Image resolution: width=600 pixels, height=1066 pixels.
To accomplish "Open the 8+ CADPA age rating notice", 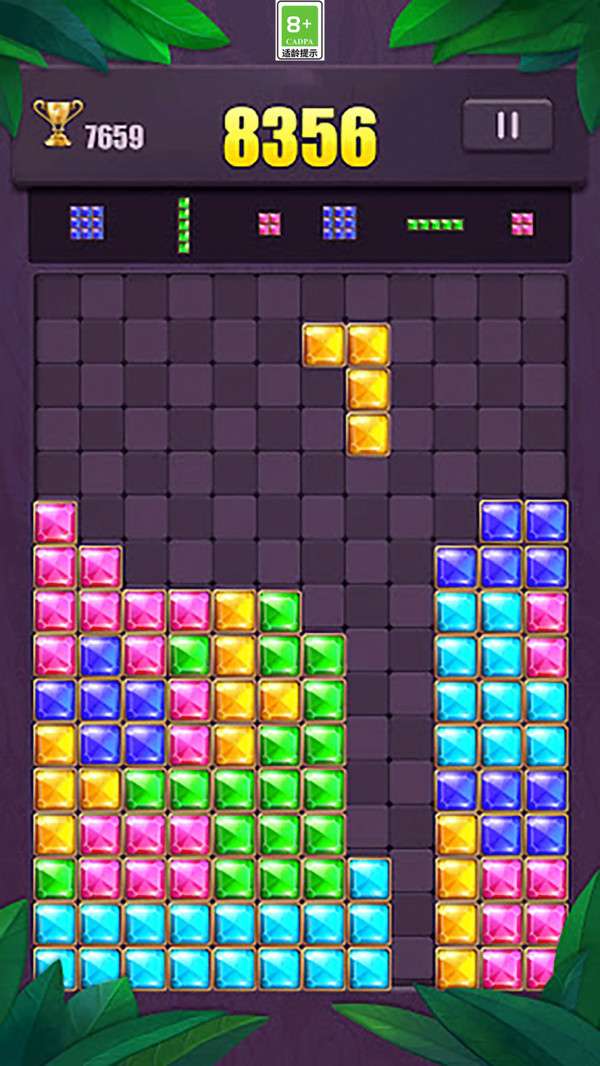I will click(299, 31).
